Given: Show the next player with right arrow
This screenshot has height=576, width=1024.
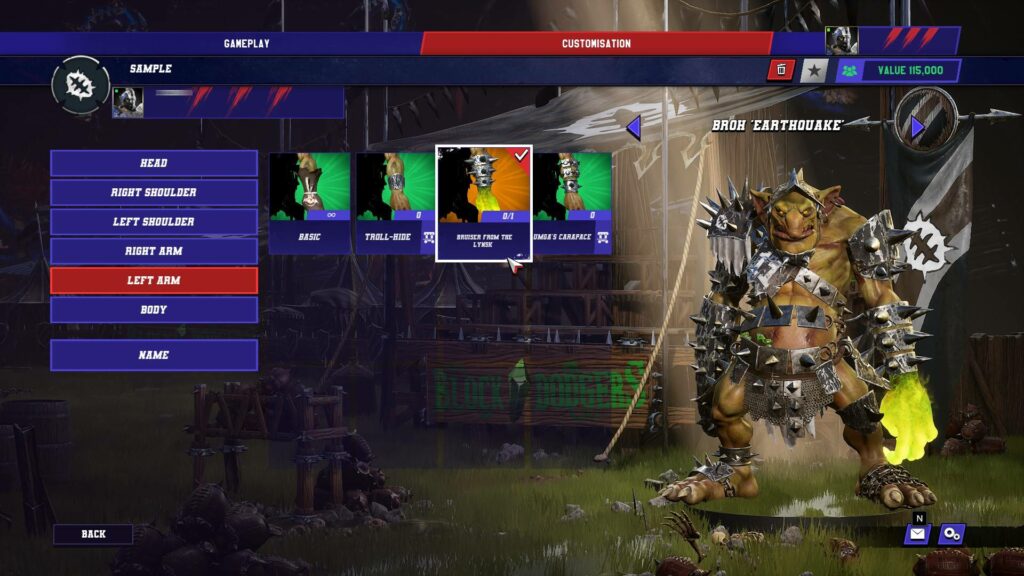Looking at the screenshot, I should pos(917,127).
